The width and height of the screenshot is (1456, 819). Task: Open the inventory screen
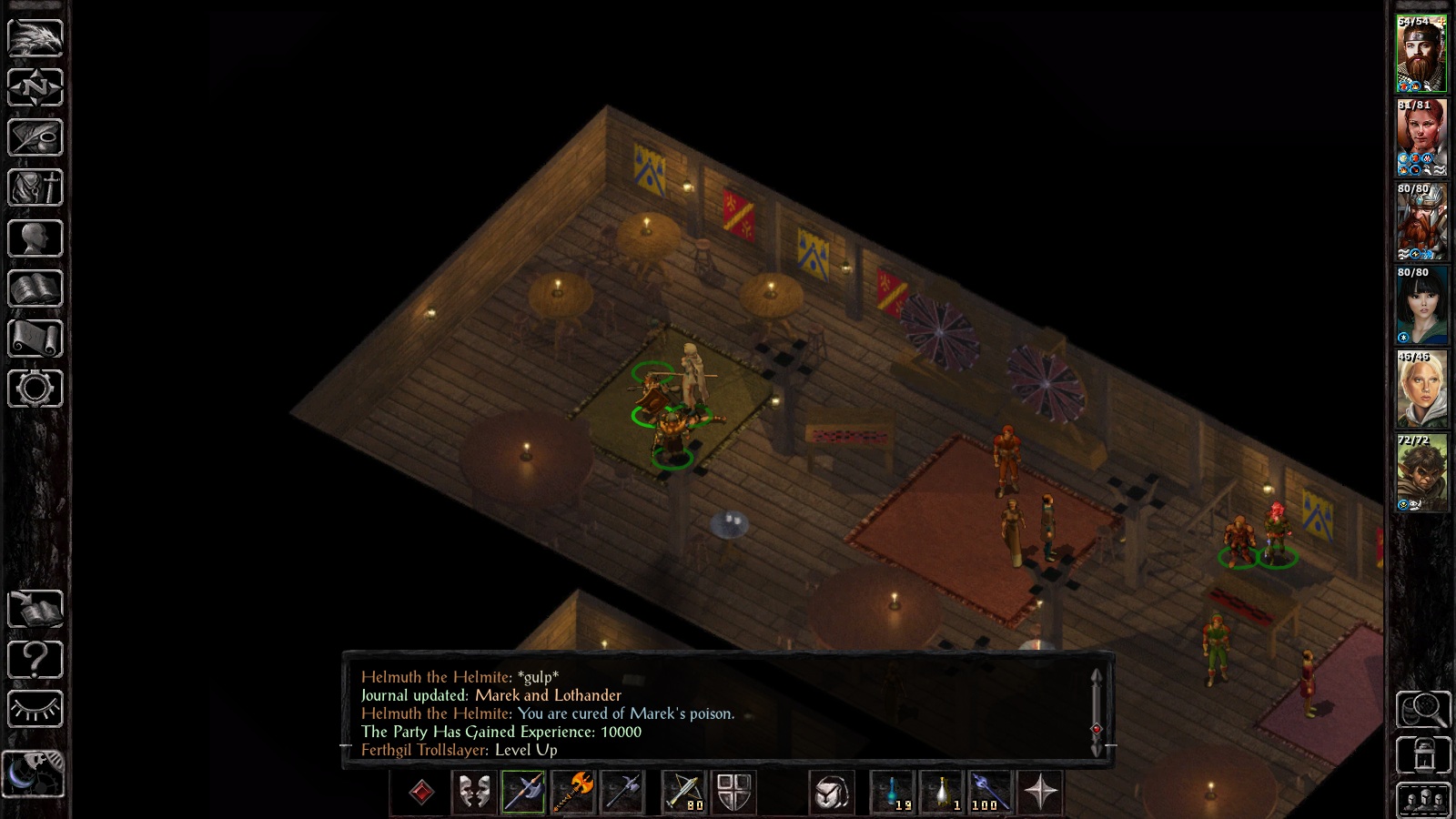pos(35,187)
